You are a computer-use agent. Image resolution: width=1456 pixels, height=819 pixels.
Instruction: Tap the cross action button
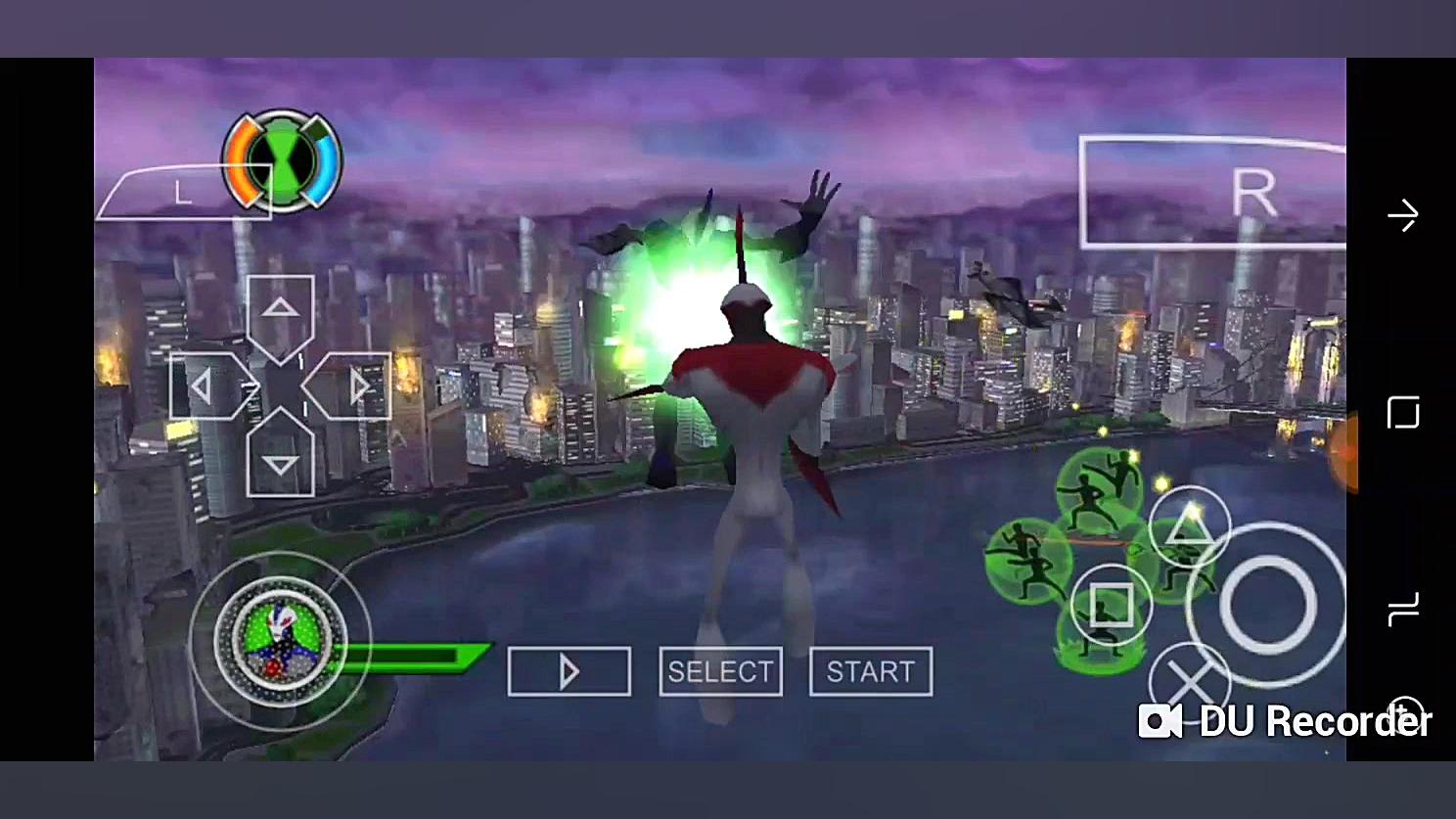tap(1188, 680)
